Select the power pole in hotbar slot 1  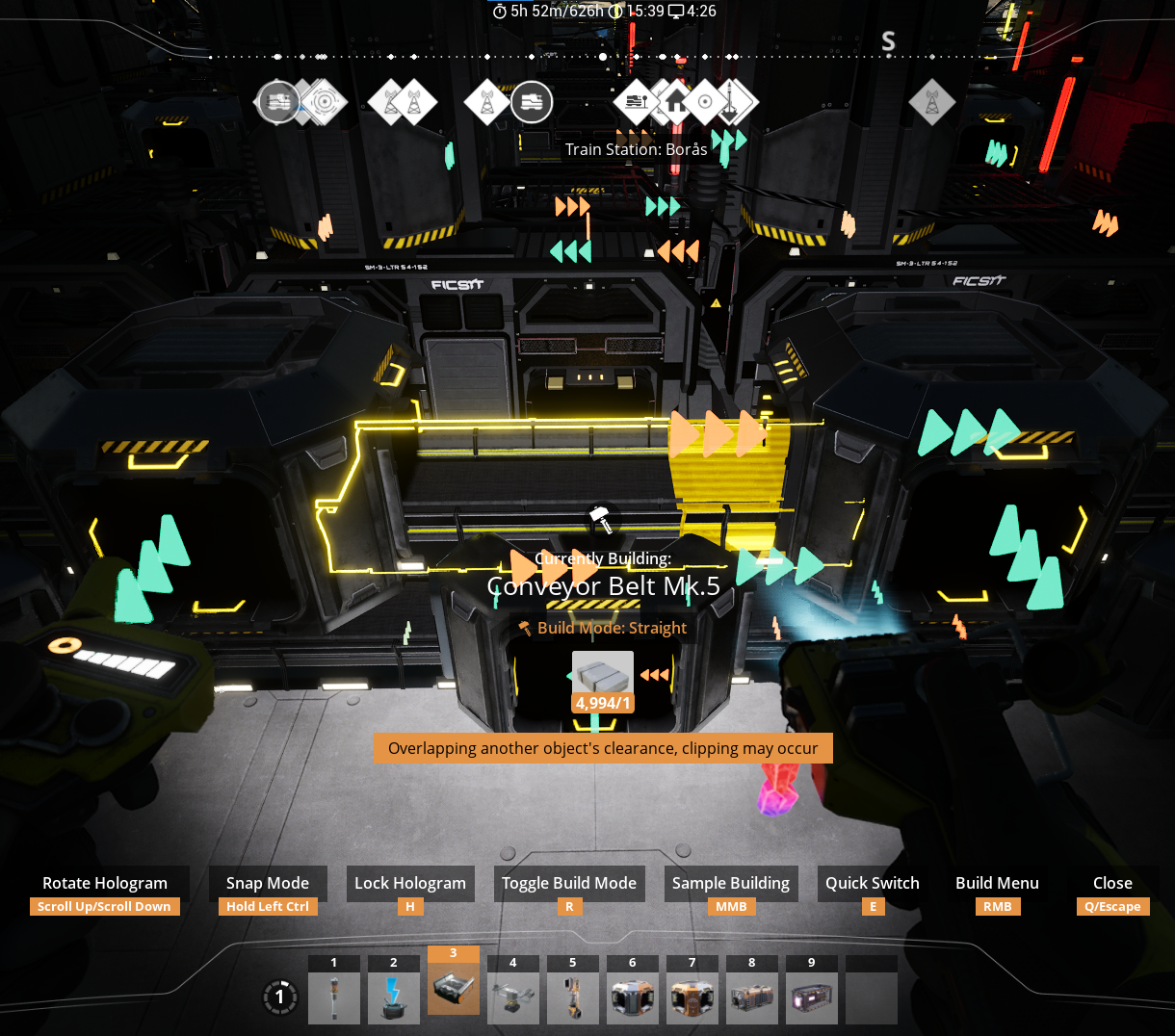[334, 997]
